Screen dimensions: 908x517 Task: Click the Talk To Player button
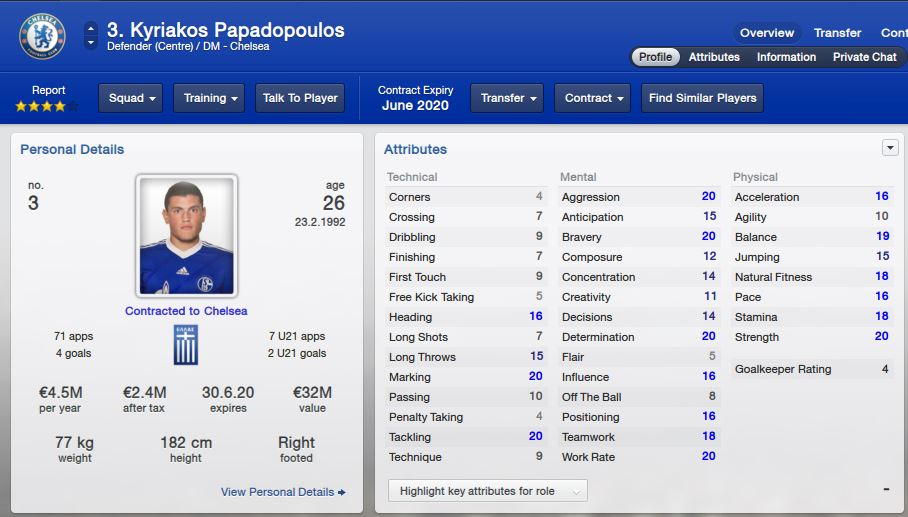click(300, 98)
